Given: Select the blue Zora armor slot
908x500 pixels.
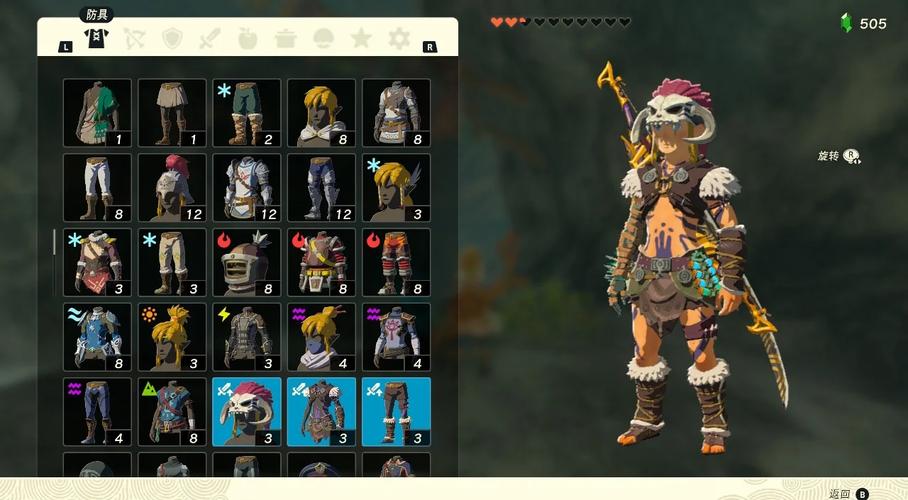Looking at the screenshot, I should click(97, 337).
